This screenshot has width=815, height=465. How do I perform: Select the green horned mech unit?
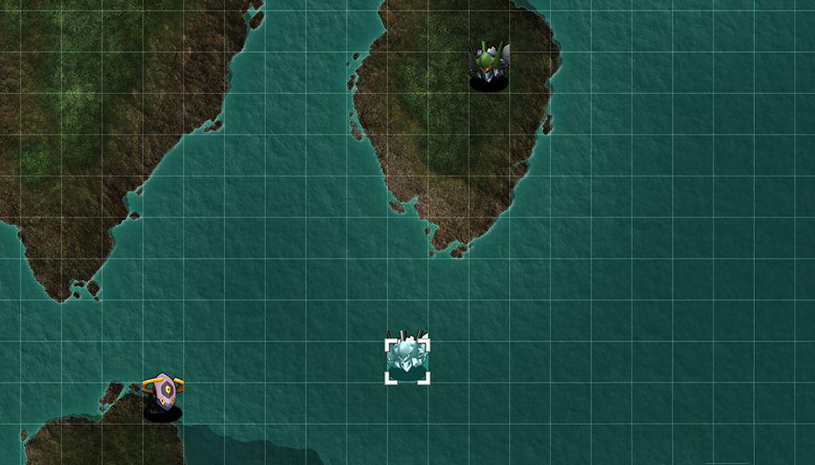point(488,63)
